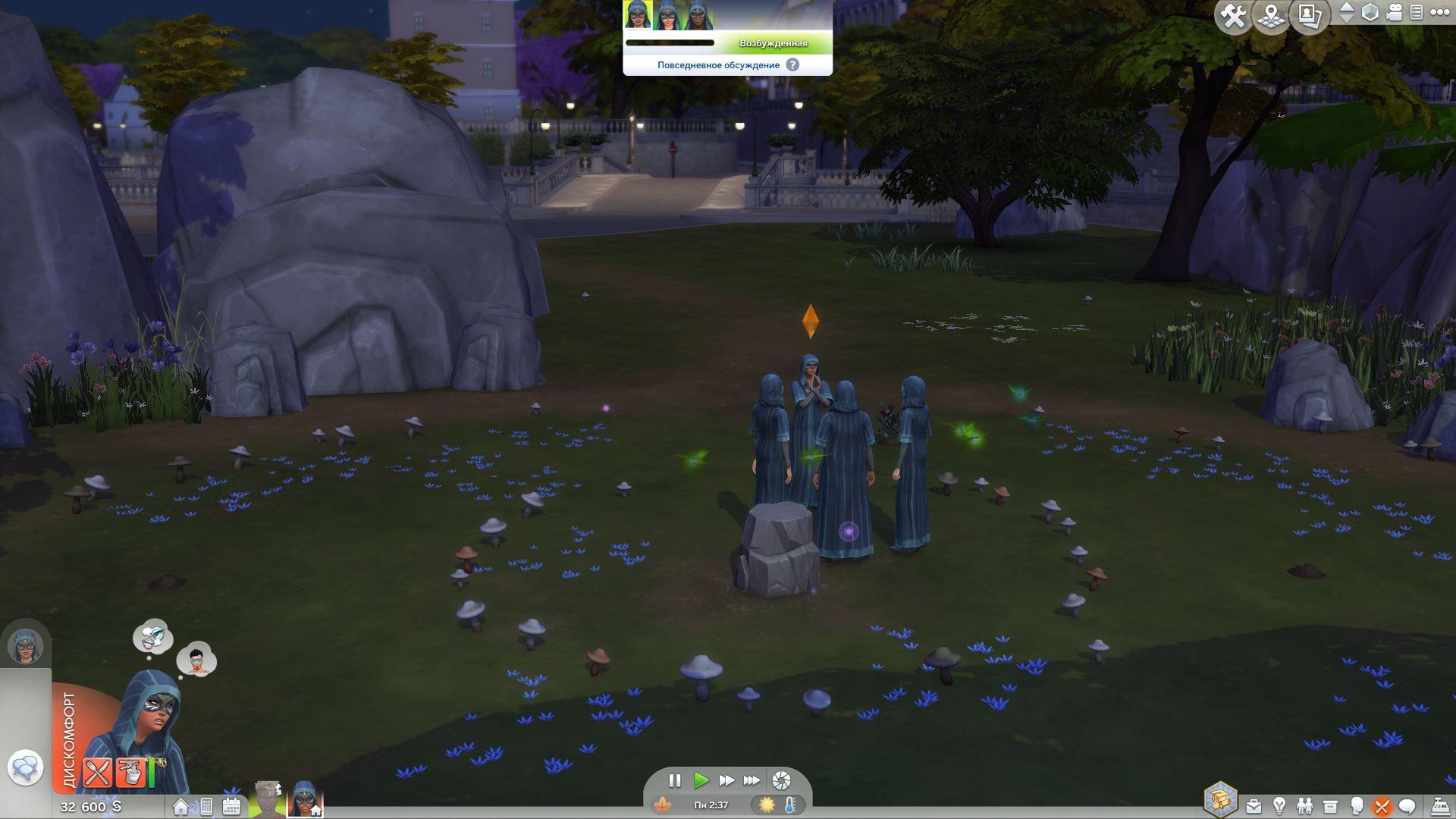Set game speed to normal play
The image size is (1456, 819).
pyautogui.click(x=701, y=780)
